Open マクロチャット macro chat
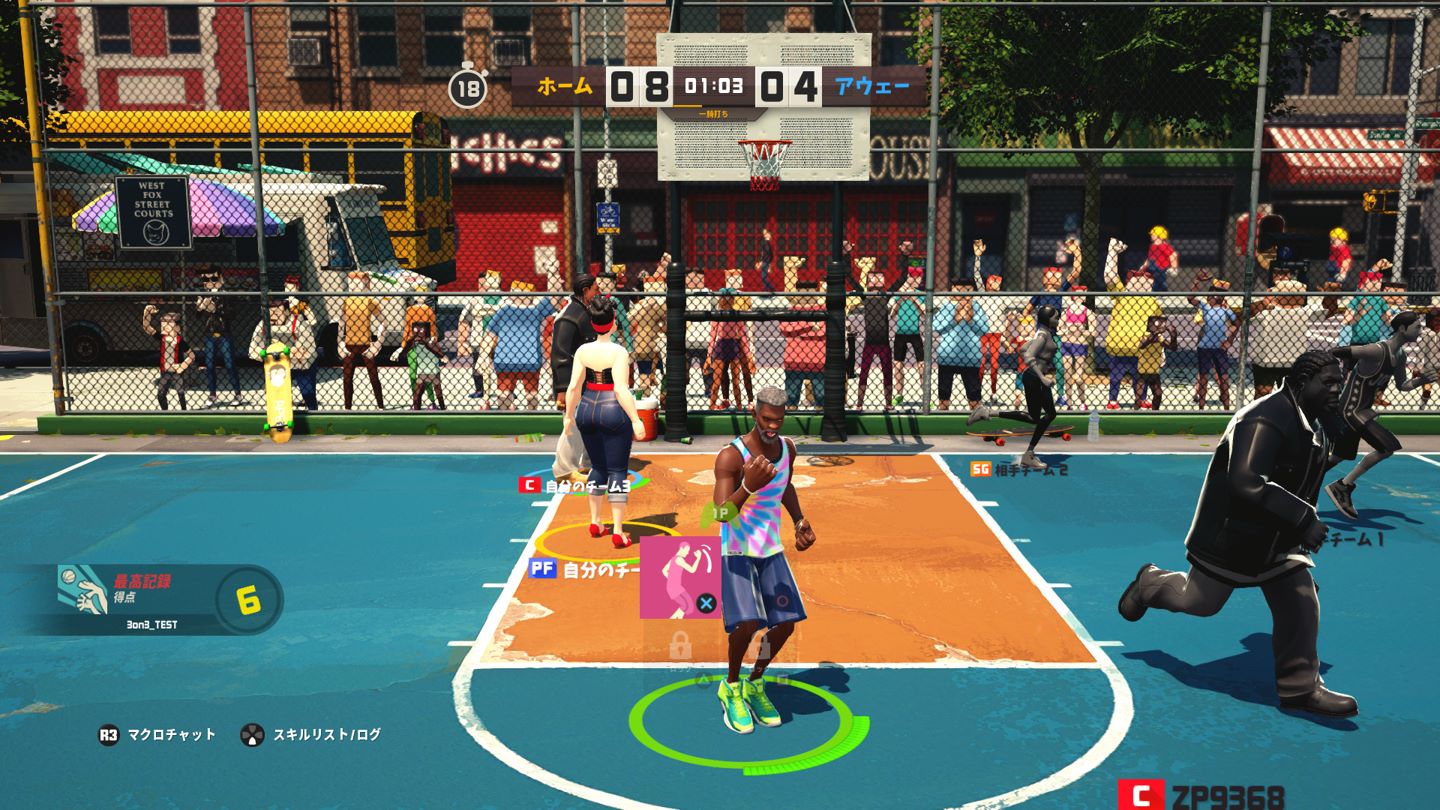Screen dimensions: 1440x810 [x=157, y=735]
